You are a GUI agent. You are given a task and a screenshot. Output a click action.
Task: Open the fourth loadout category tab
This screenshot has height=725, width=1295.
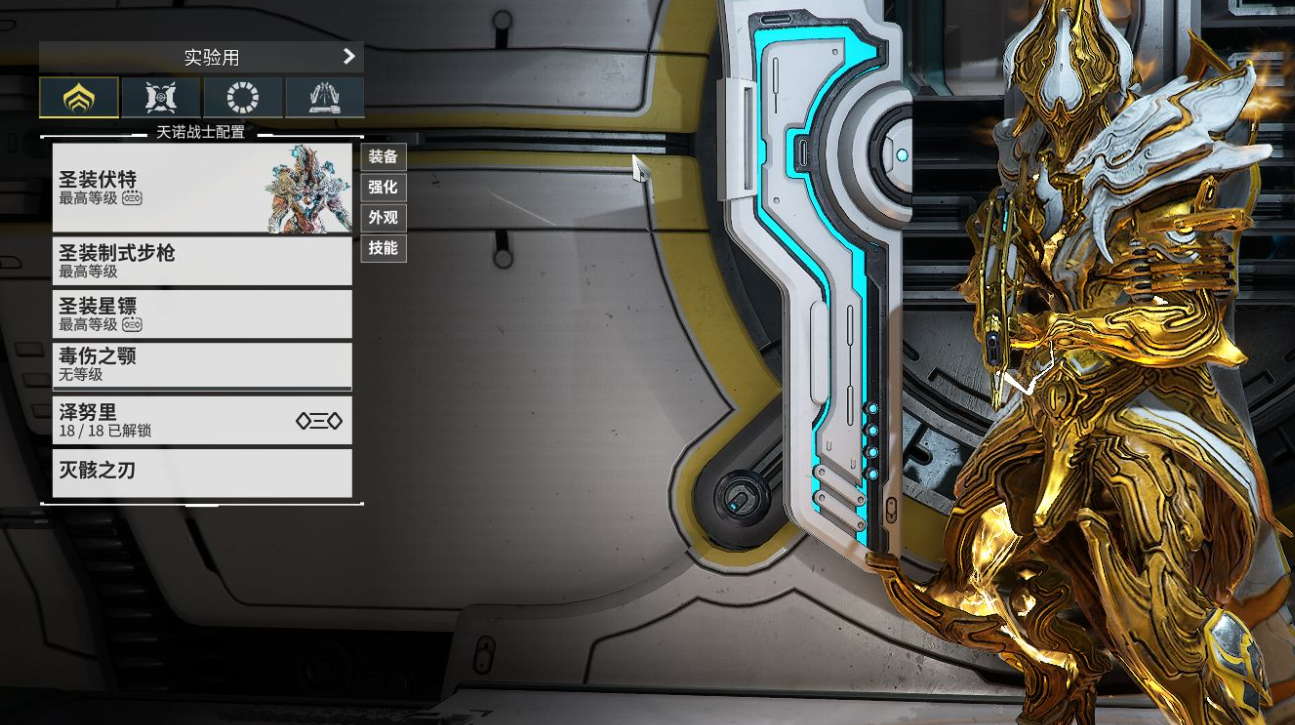[324, 98]
